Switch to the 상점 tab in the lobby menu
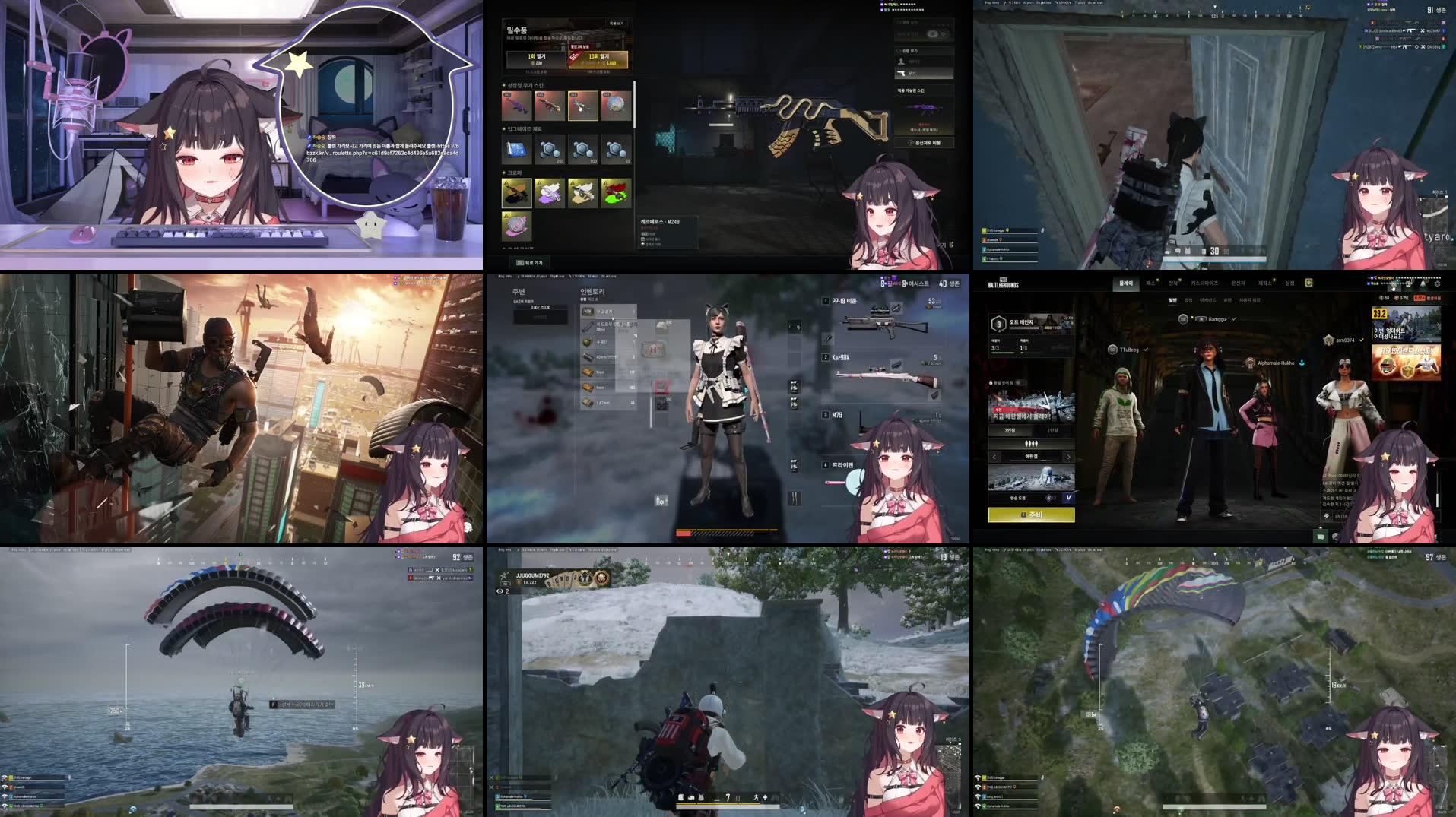The height and width of the screenshot is (817, 1456). pyautogui.click(x=1289, y=283)
